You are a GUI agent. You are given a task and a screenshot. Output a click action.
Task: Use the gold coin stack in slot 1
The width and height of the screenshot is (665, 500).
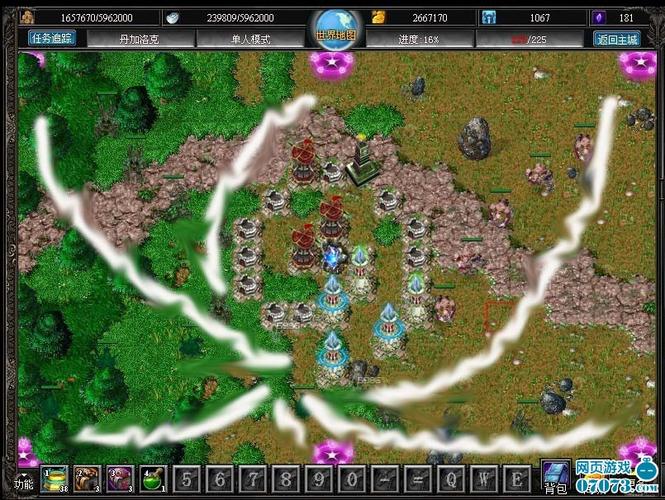(x=55, y=477)
